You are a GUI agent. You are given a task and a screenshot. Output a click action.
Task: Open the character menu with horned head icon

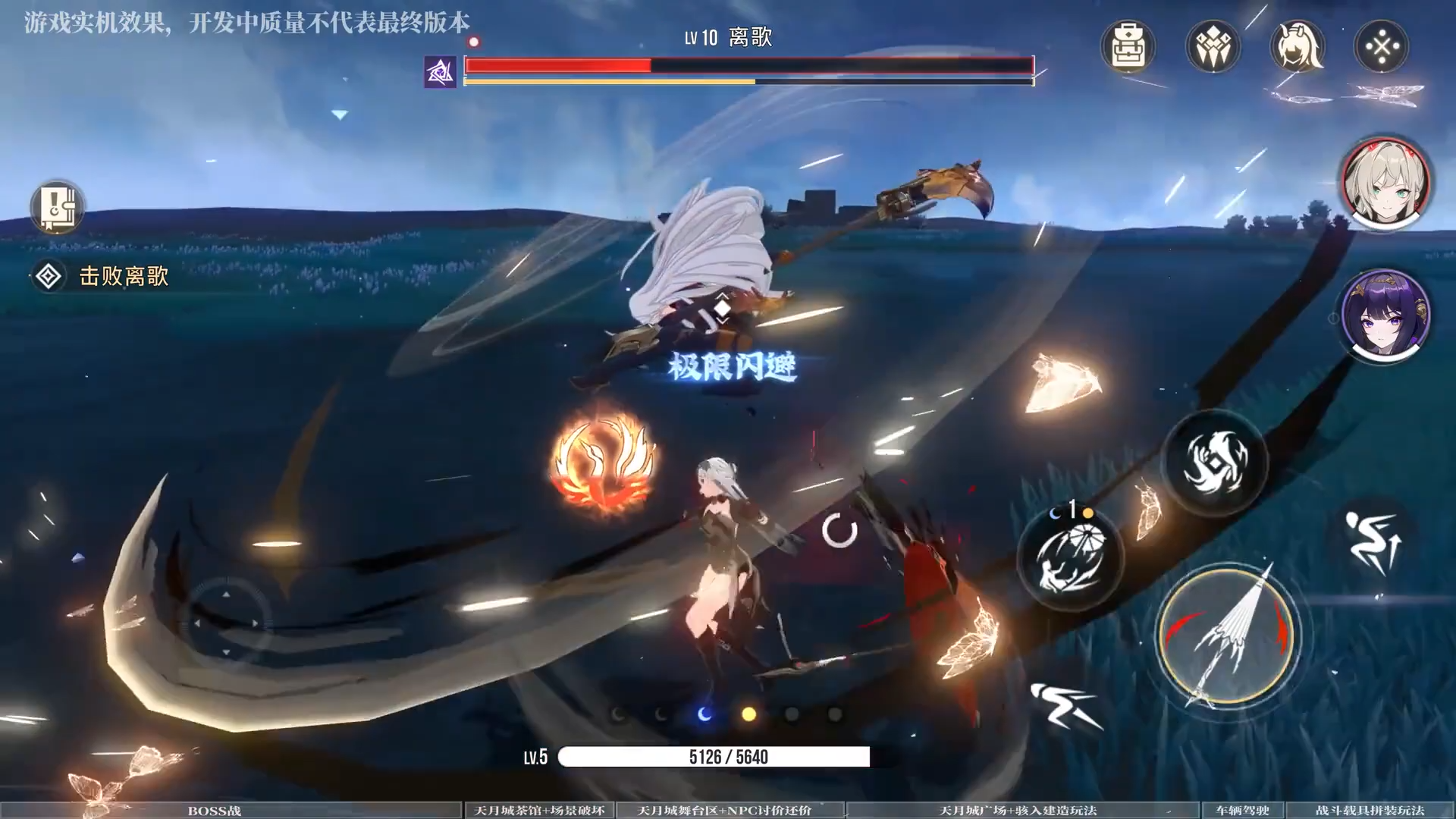[x=1298, y=47]
